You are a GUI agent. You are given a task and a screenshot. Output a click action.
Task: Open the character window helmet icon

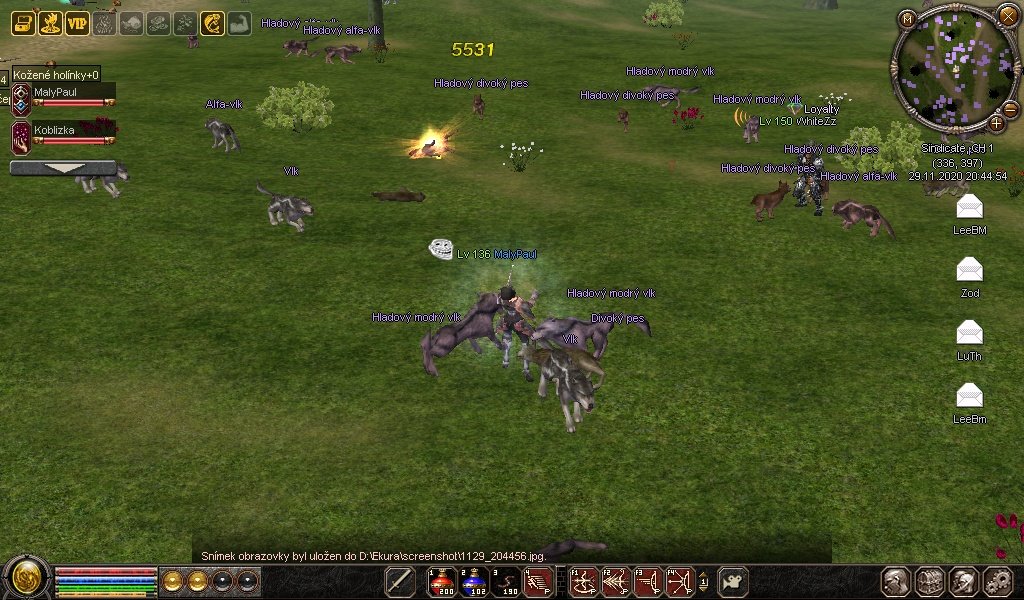[895, 581]
